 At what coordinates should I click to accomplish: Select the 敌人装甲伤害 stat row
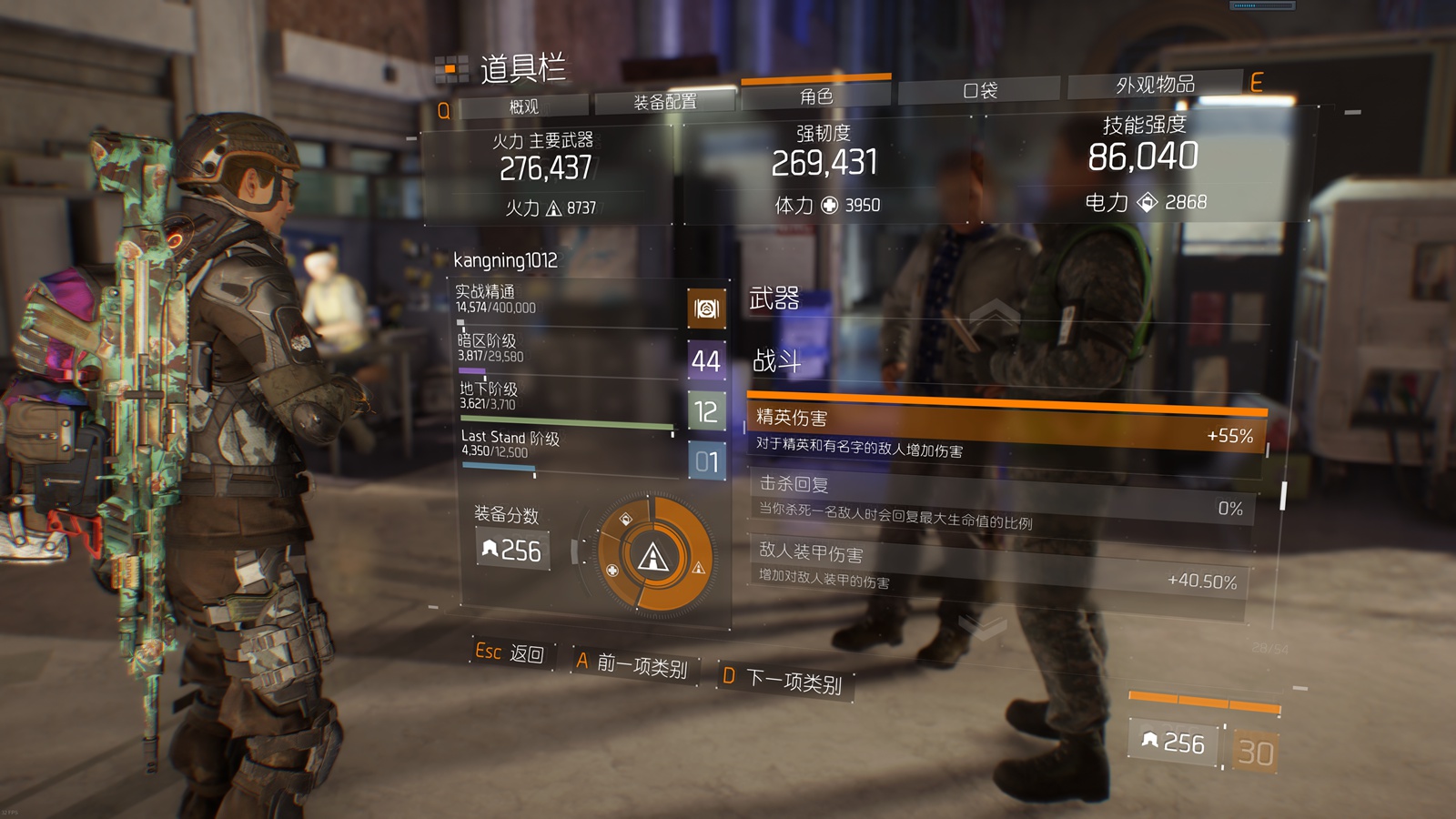pyautogui.click(x=997, y=565)
